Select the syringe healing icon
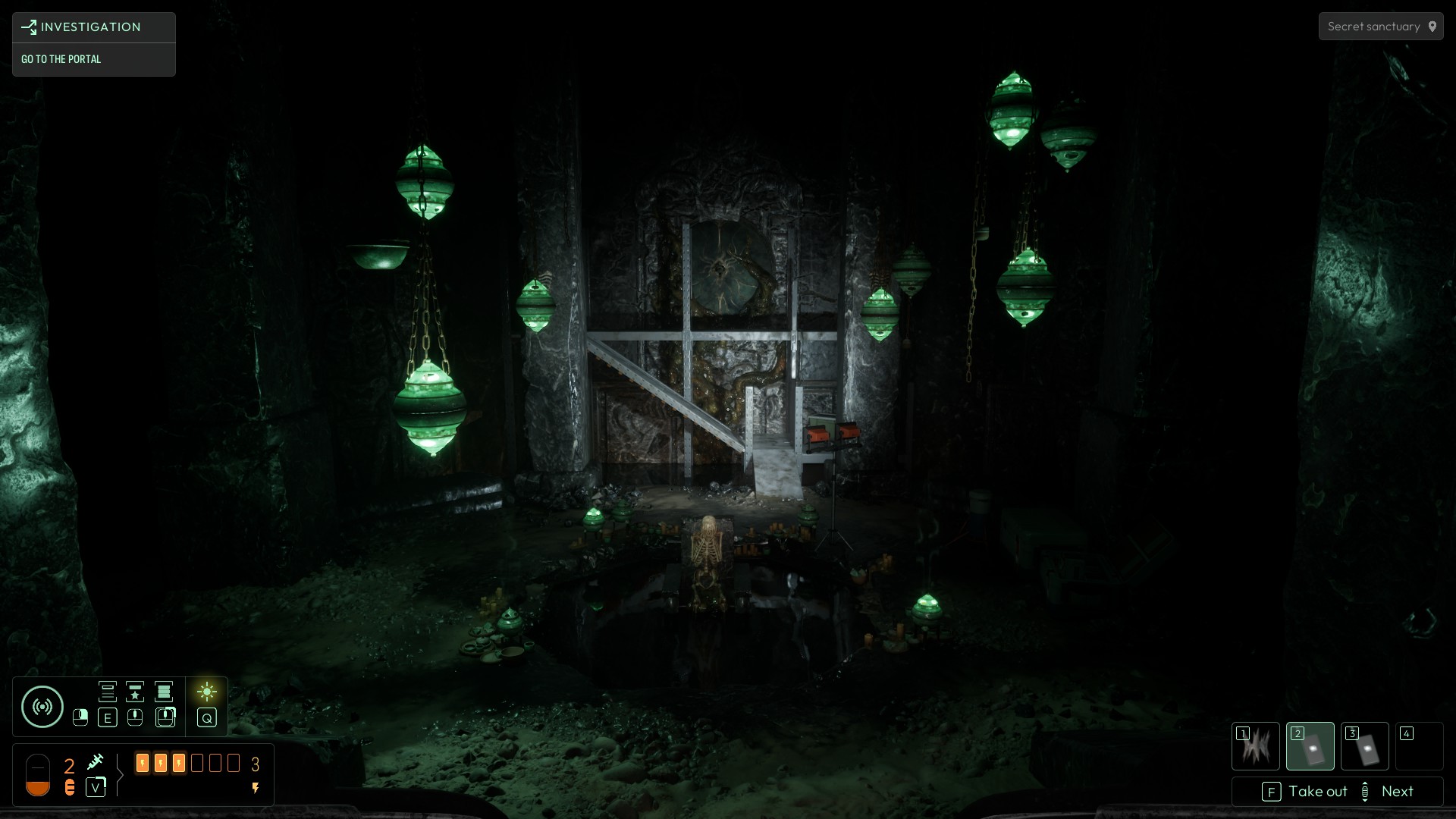Image resolution: width=1456 pixels, height=819 pixels. point(96,762)
